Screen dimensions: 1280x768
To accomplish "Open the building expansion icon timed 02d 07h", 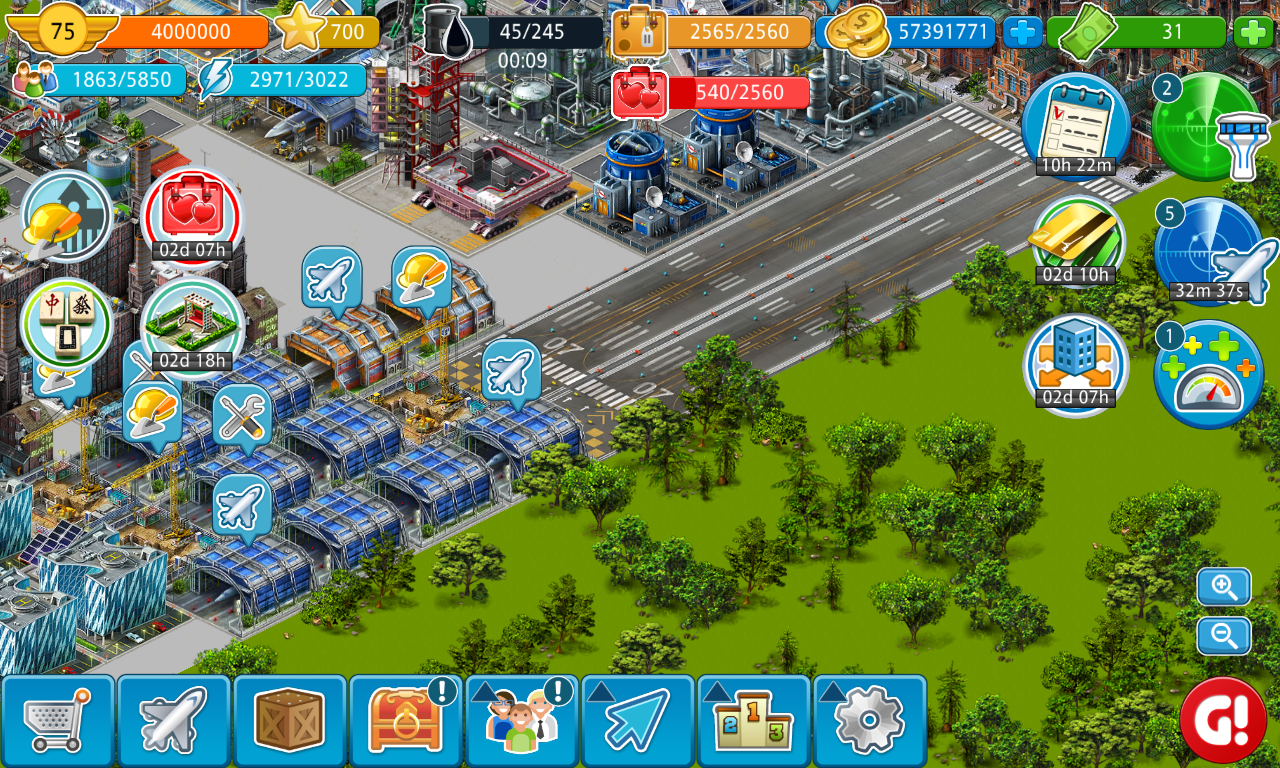I will [1075, 364].
